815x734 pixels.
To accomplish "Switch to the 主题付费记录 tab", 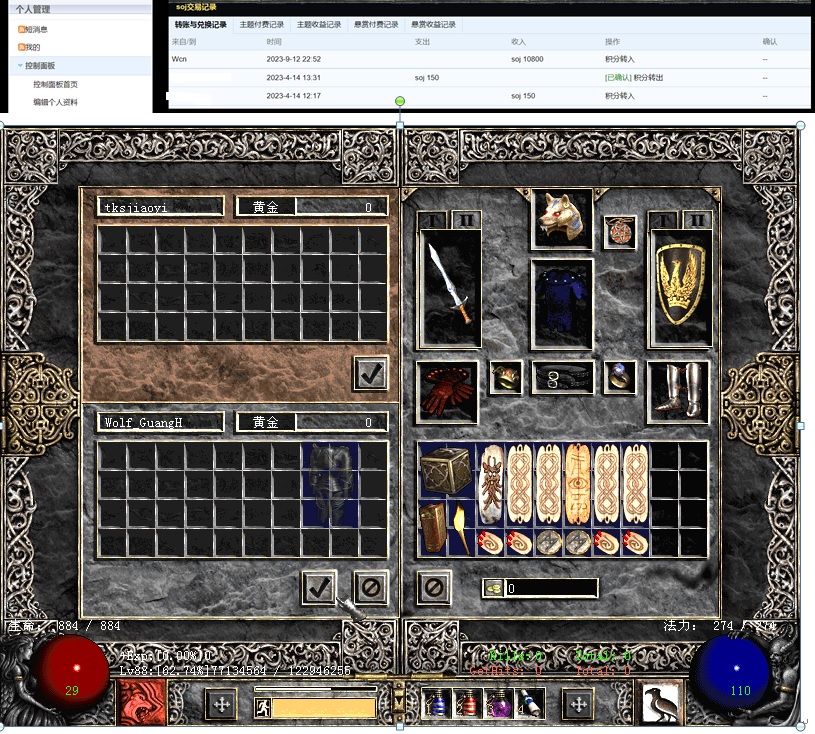I will pos(262,24).
